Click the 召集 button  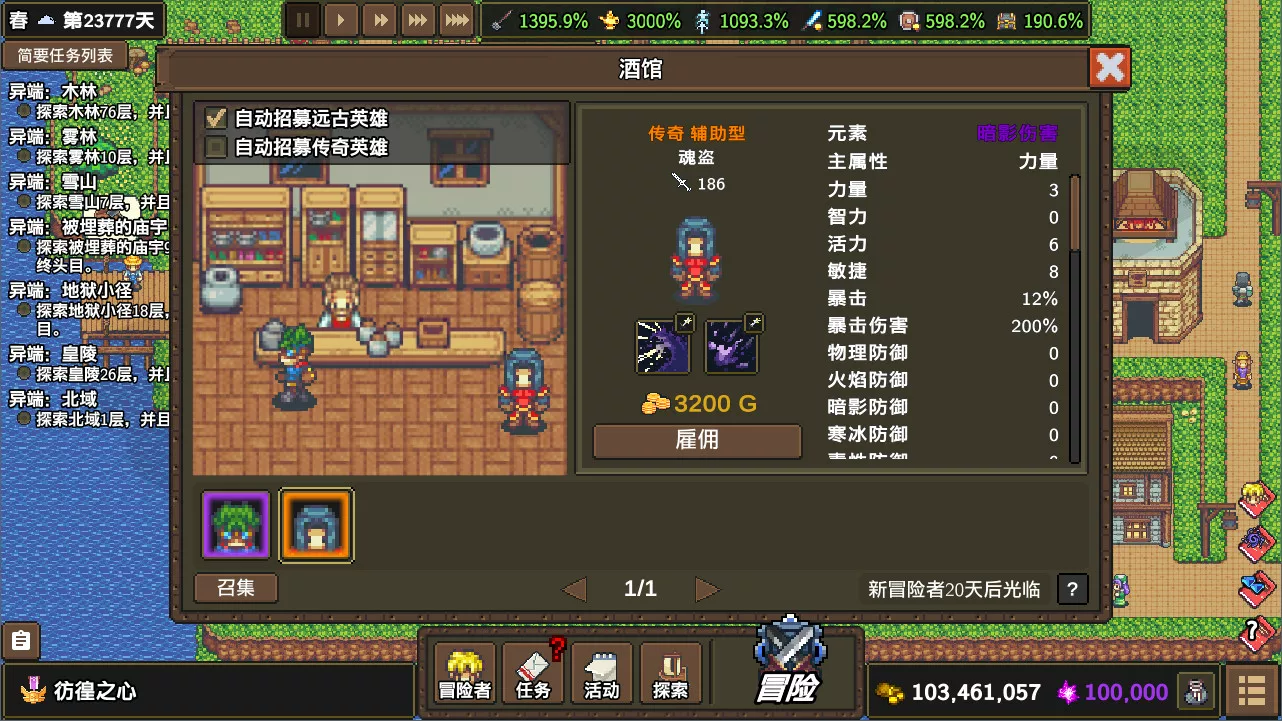click(x=235, y=588)
